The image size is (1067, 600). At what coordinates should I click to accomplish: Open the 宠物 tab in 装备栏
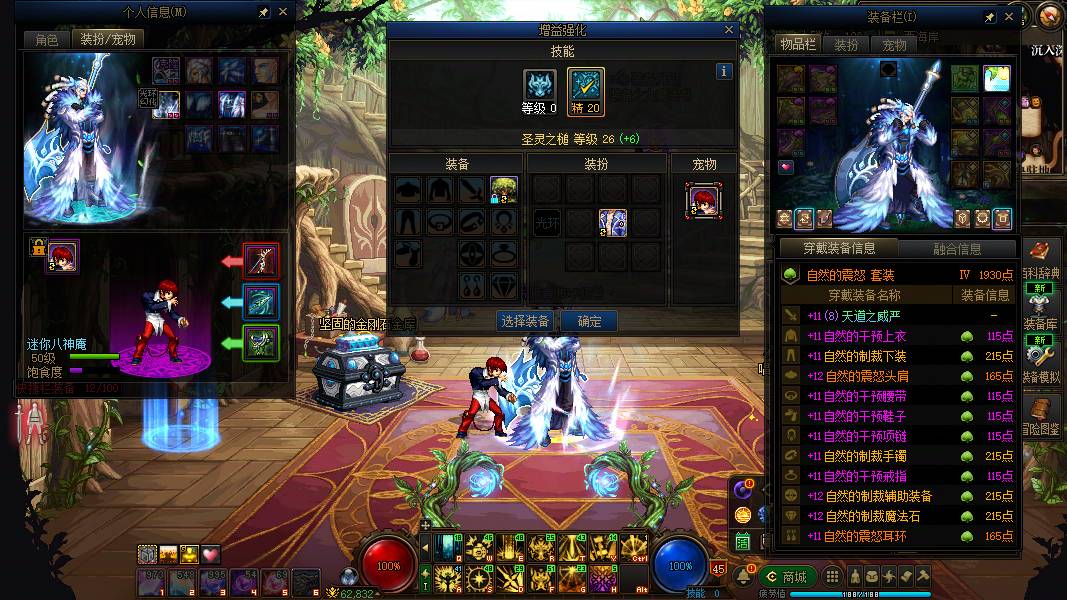click(893, 45)
